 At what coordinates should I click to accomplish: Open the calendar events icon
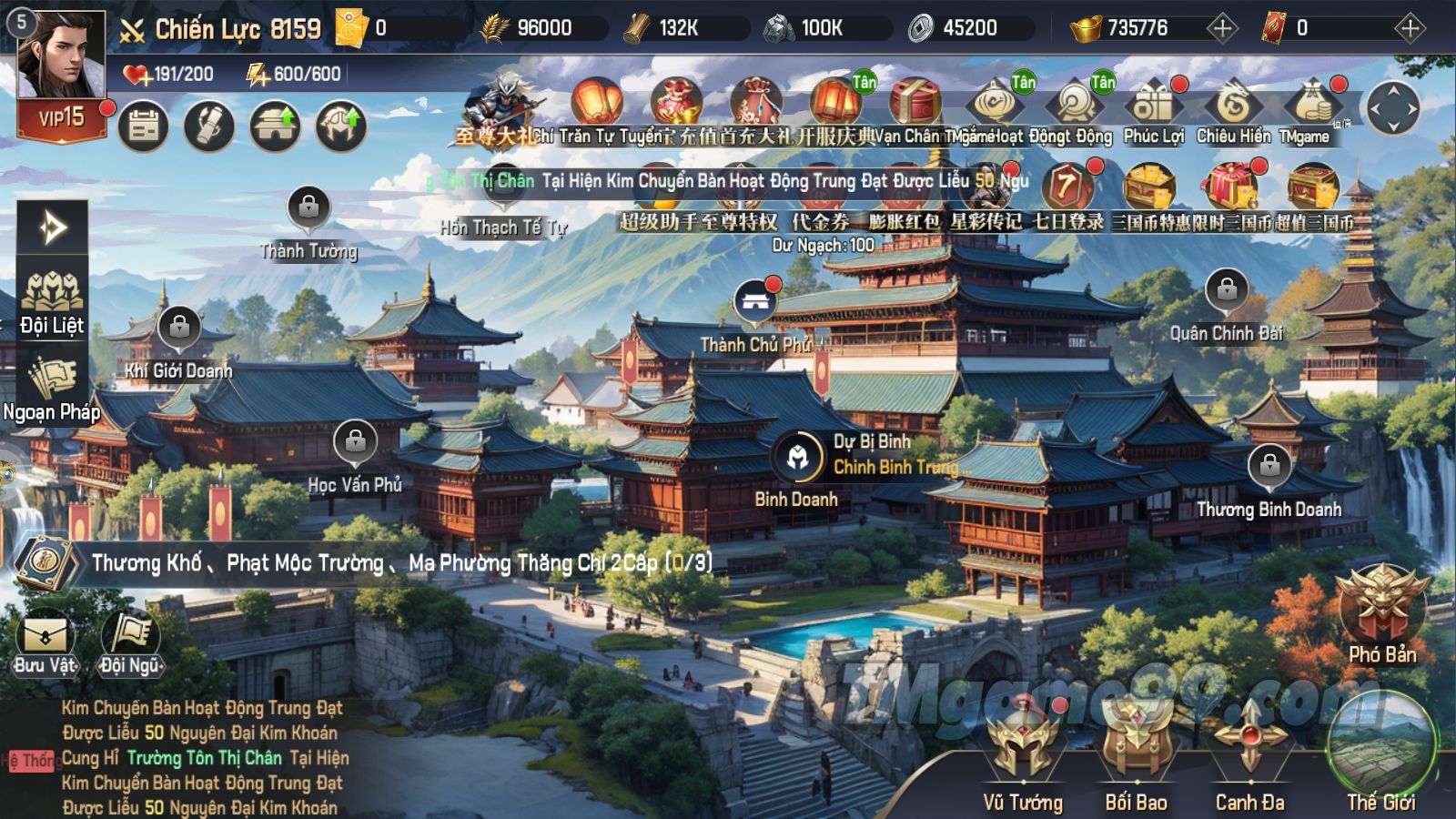(x=144, y=126)
